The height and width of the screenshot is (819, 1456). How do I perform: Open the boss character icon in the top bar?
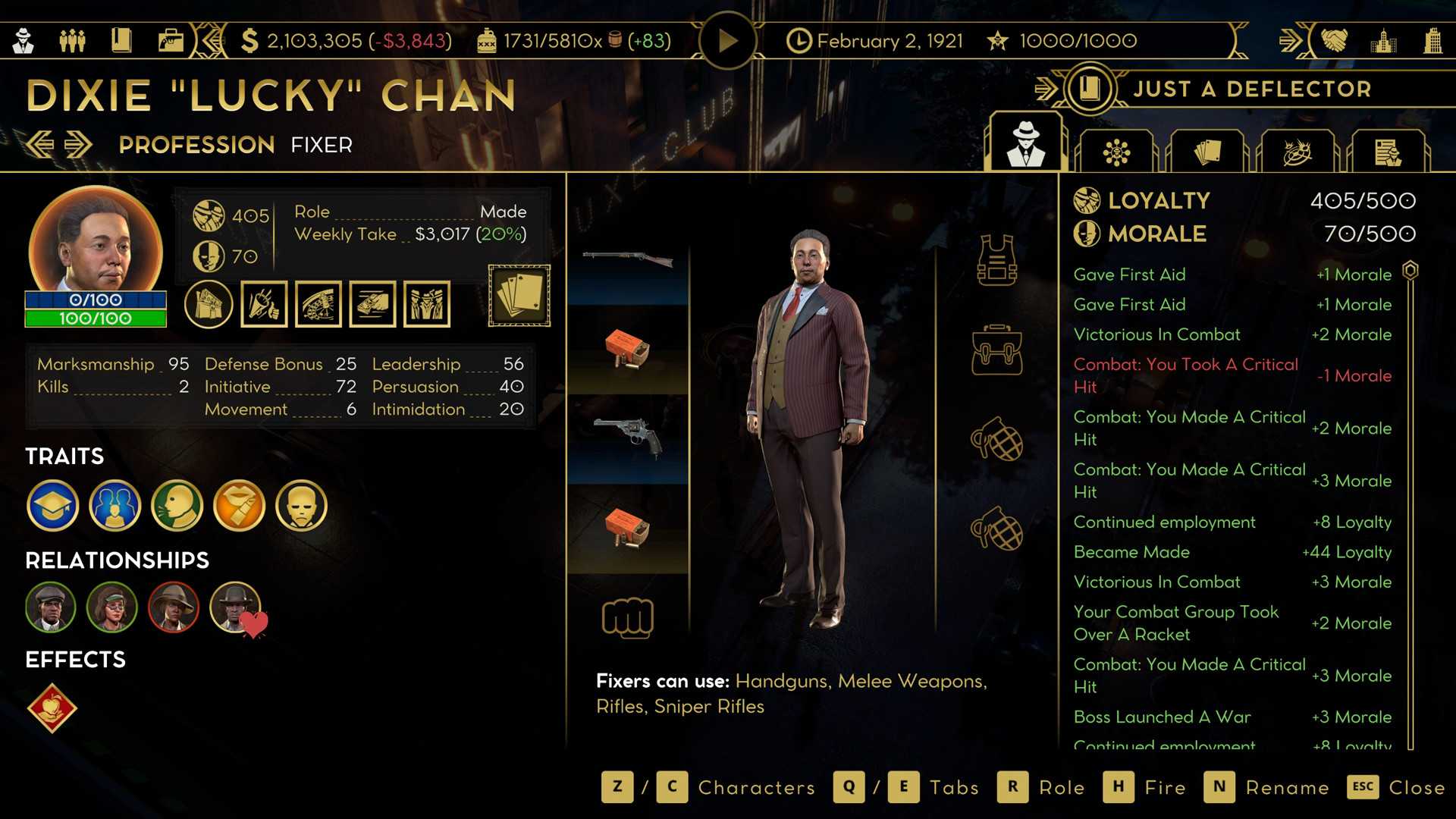[x=22, y=41]
